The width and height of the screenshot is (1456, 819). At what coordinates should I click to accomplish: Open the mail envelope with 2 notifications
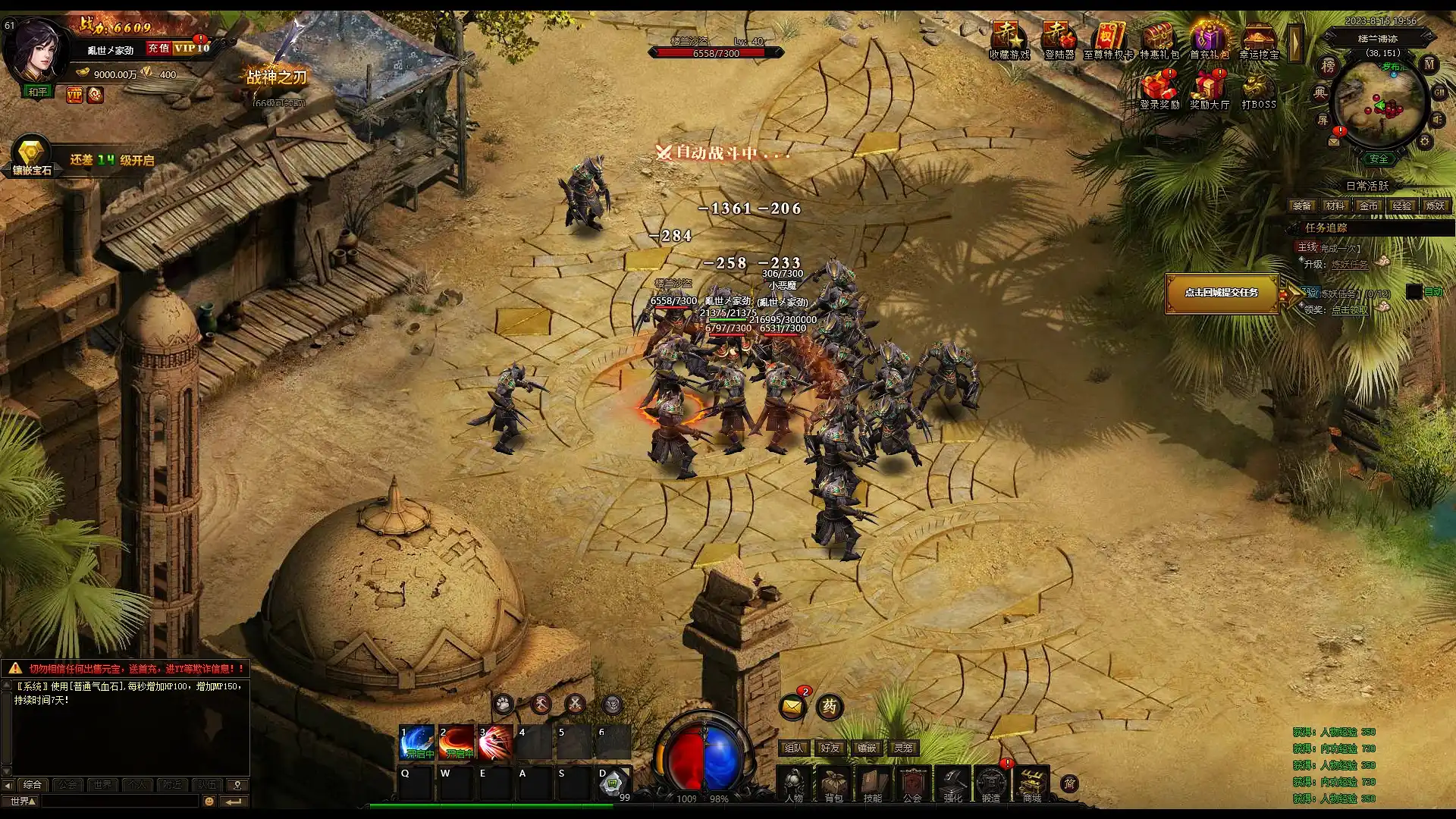coord(792,707)
